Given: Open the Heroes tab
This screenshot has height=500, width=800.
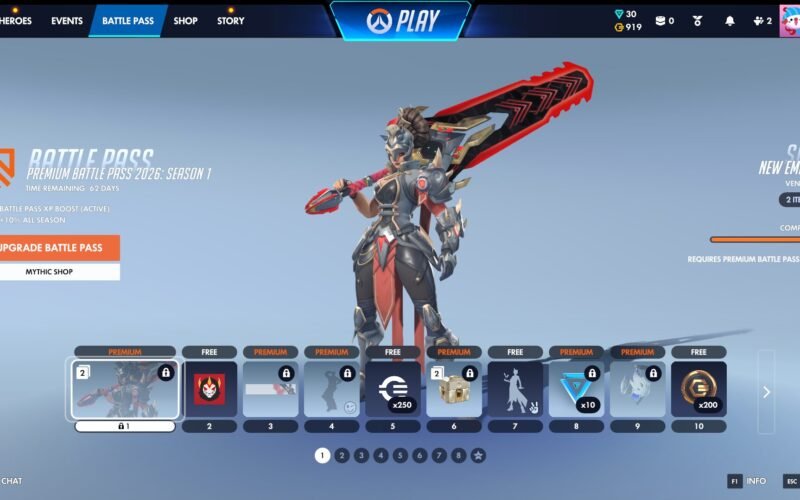Looking at the screenshot, I should click(x=15, y=21).
